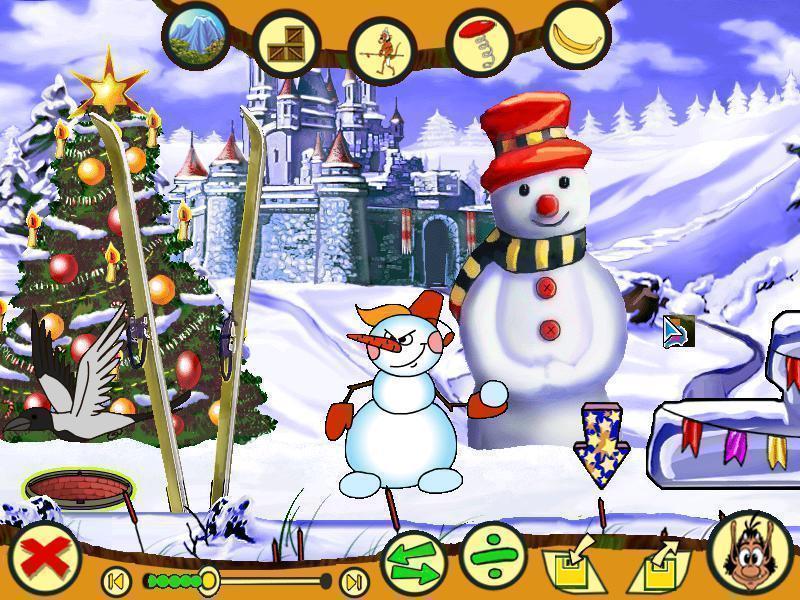
Task: Click the yellow slider handle
Action: (208, 579)
